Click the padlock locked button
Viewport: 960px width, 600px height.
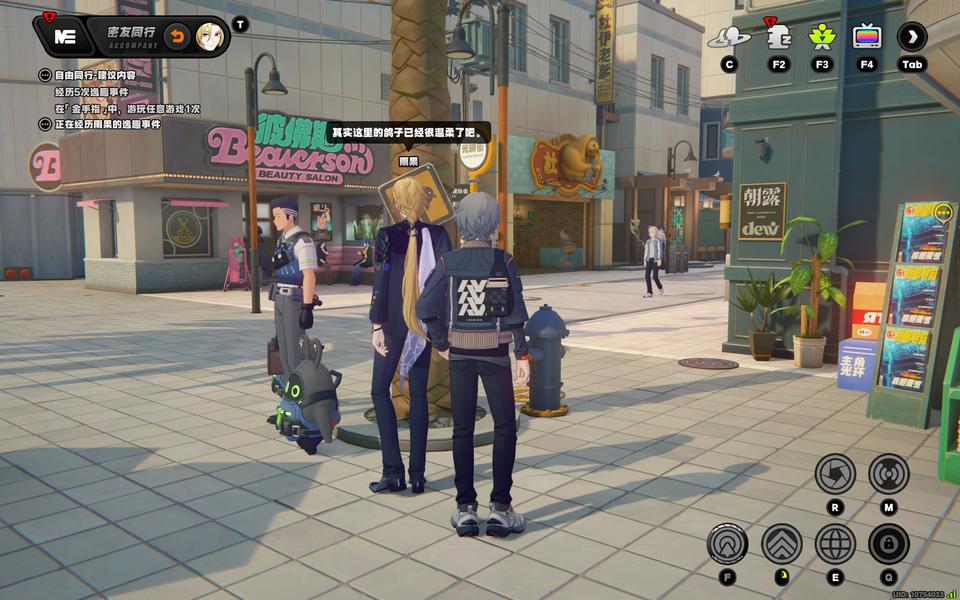coord(888,544)
